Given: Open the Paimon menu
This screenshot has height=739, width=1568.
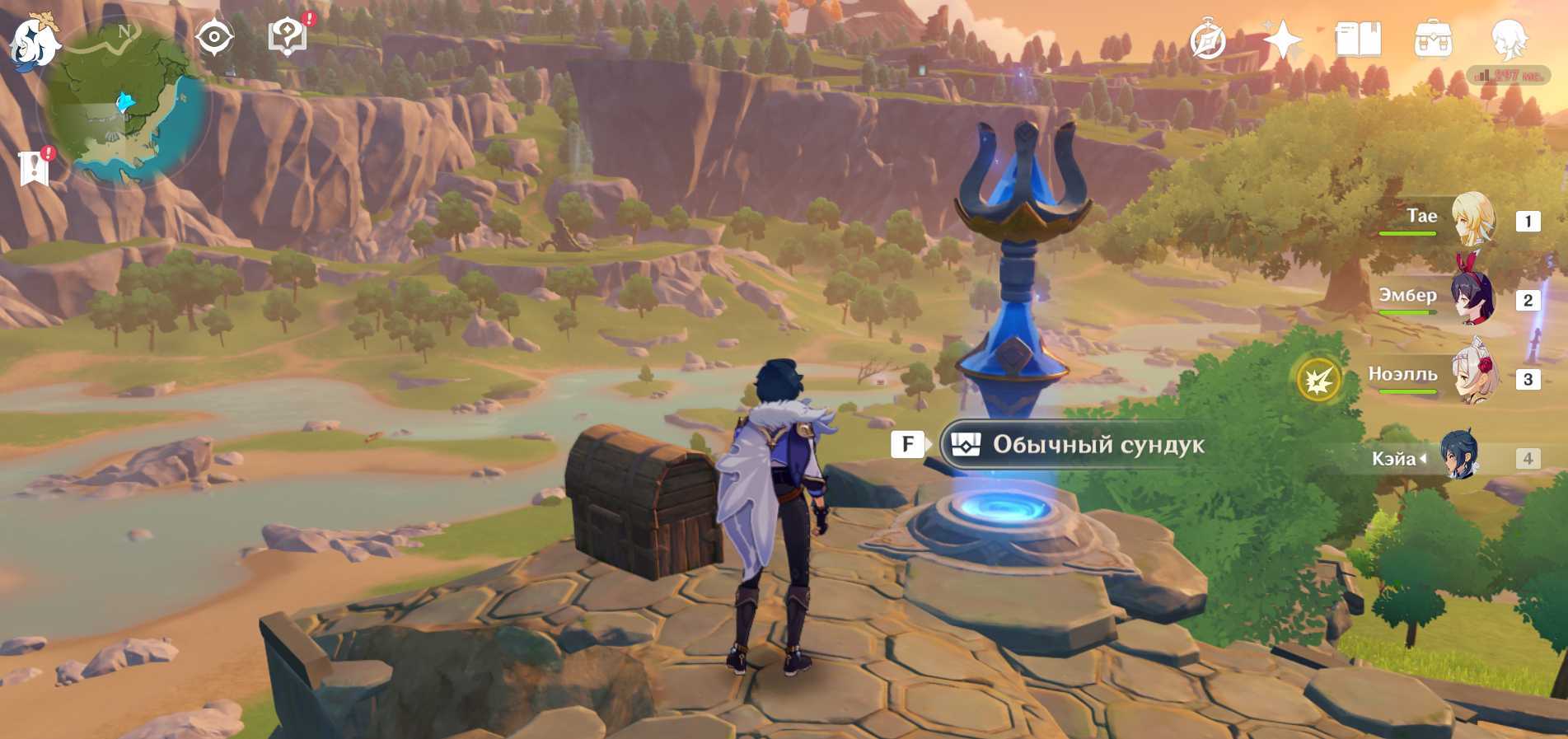Looking at the screenshot, I should pyautogui.click(x=33, y=41).
